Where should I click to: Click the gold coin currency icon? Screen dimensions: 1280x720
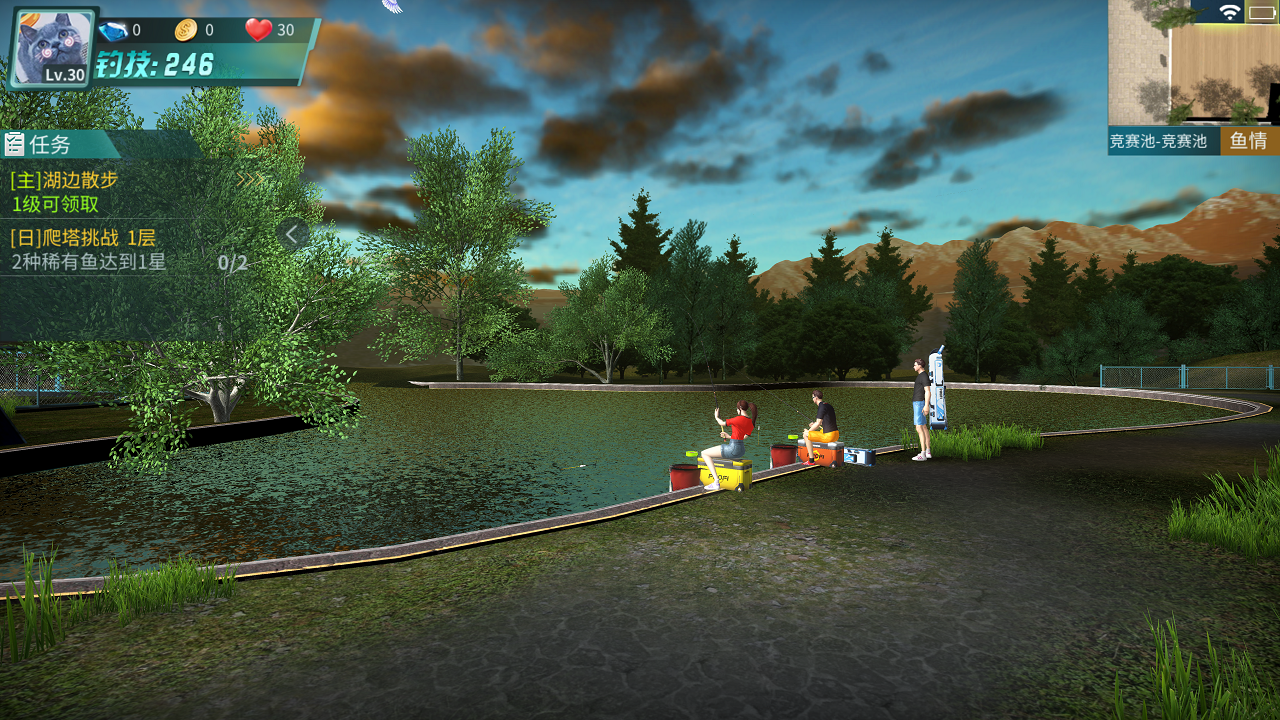(186, 31)
